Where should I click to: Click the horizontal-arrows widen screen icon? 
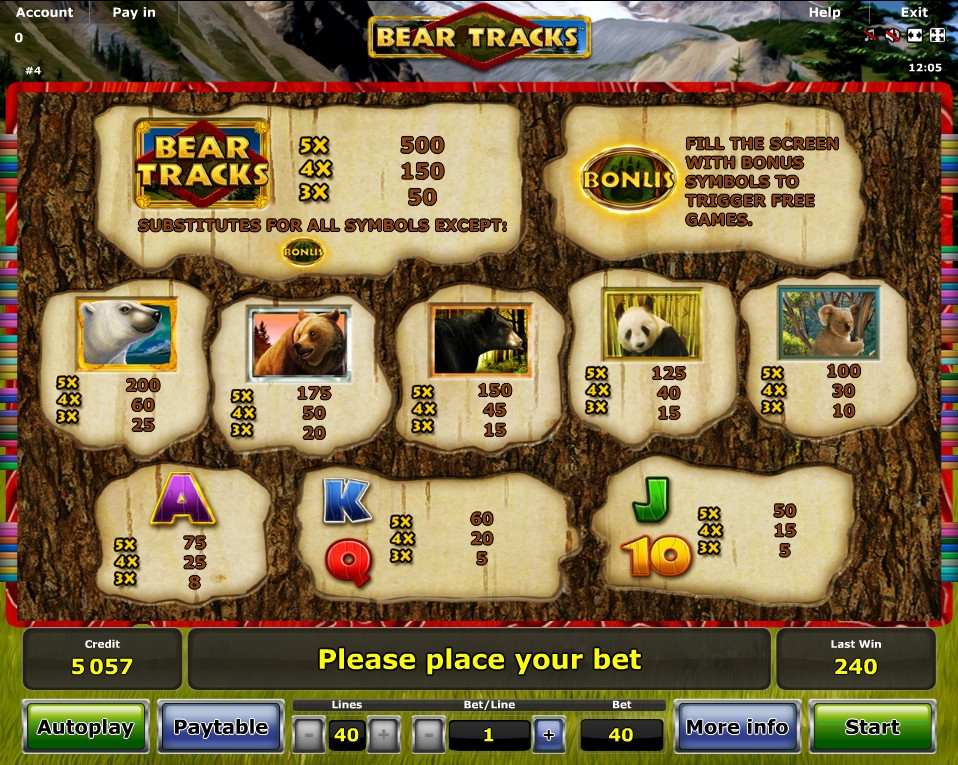915,35
